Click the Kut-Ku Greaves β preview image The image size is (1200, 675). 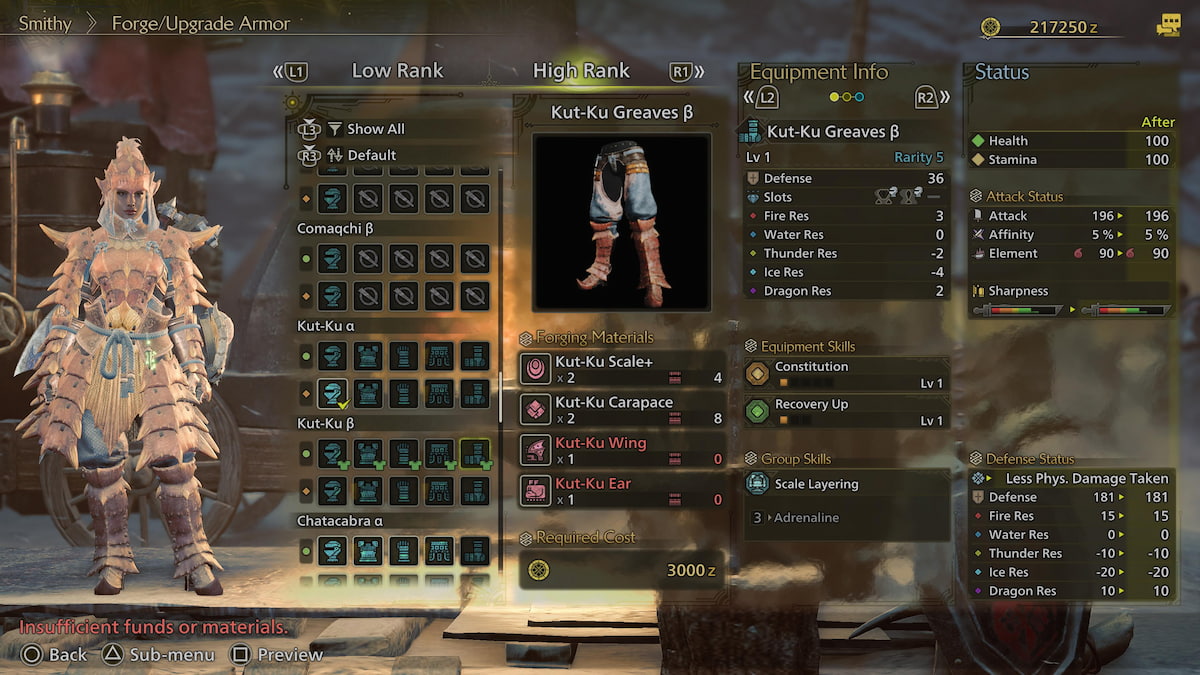(621, 222)
